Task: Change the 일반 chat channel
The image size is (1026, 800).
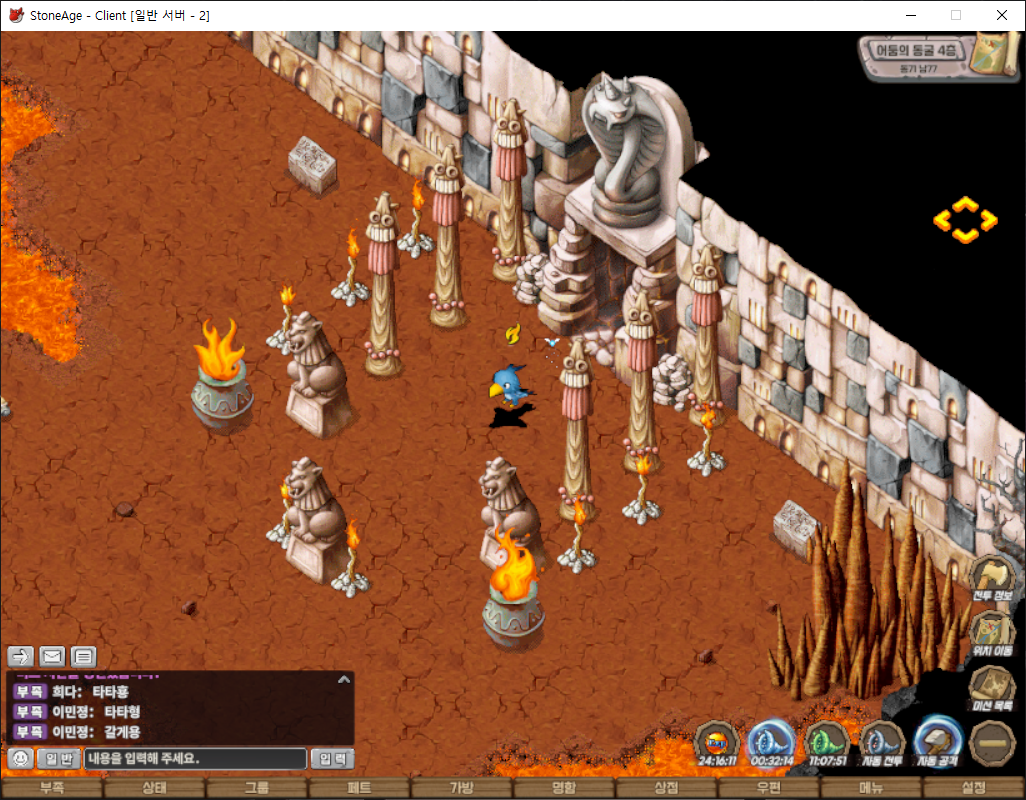Action: 59,759
